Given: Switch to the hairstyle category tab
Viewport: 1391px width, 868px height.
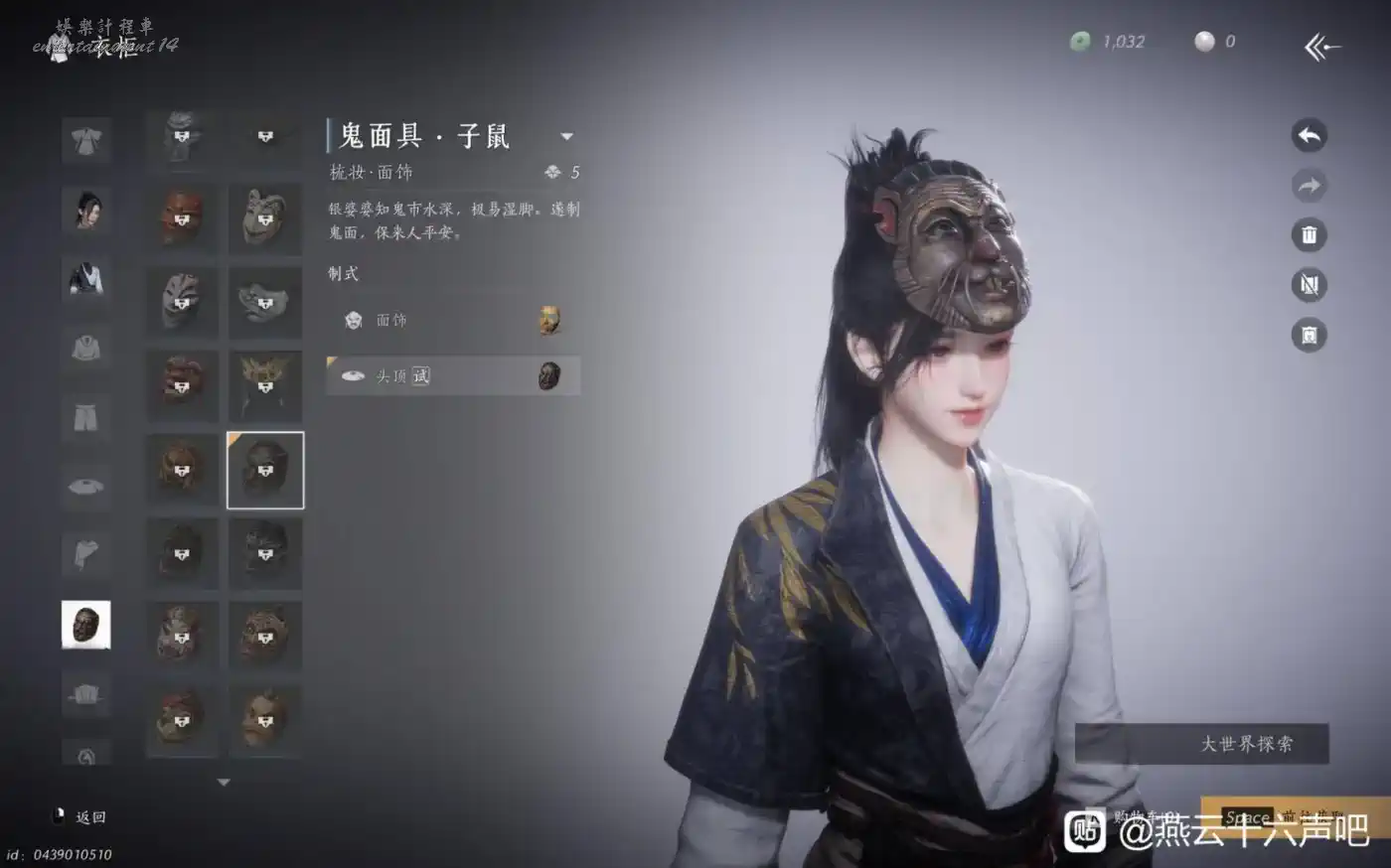Looking at the screenshot, I should point(86,210).
